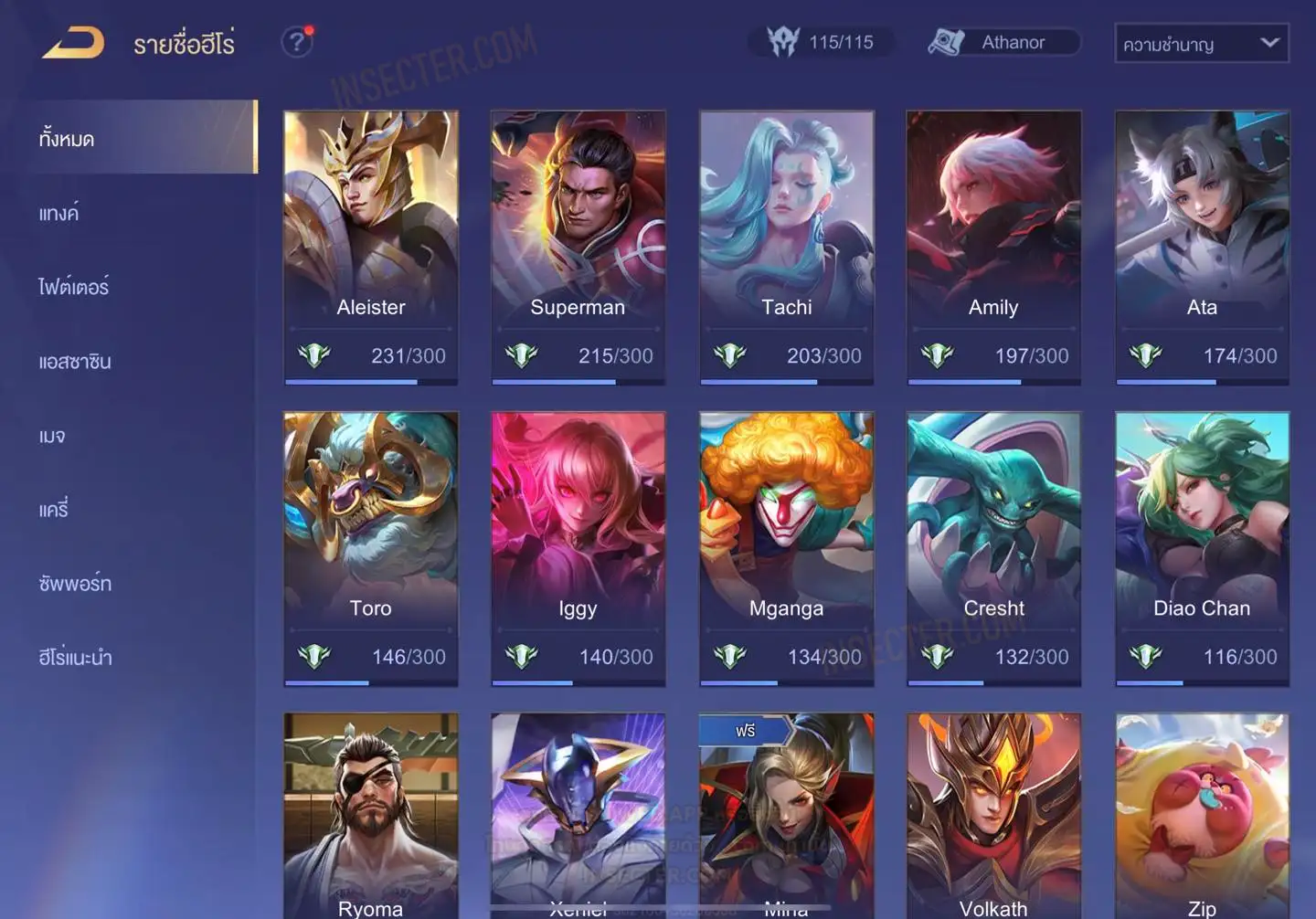This screenshot has width=1316, height=919.
Task: Open the ฮีโร่แนะนำ tab
Action: [76, 658]
